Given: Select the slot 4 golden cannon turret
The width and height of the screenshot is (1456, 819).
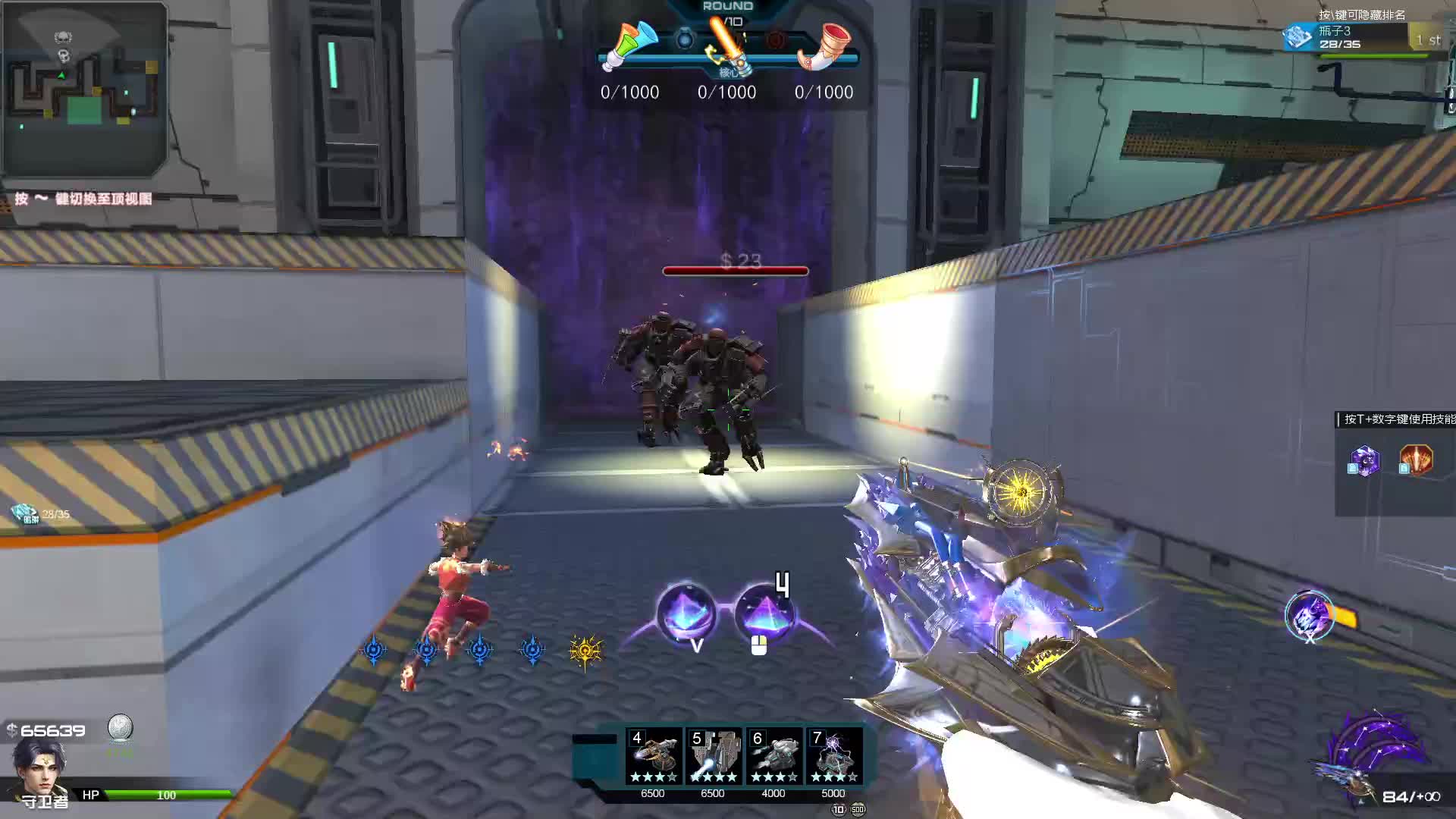Looking at the screenshot, I should point(653,756).
